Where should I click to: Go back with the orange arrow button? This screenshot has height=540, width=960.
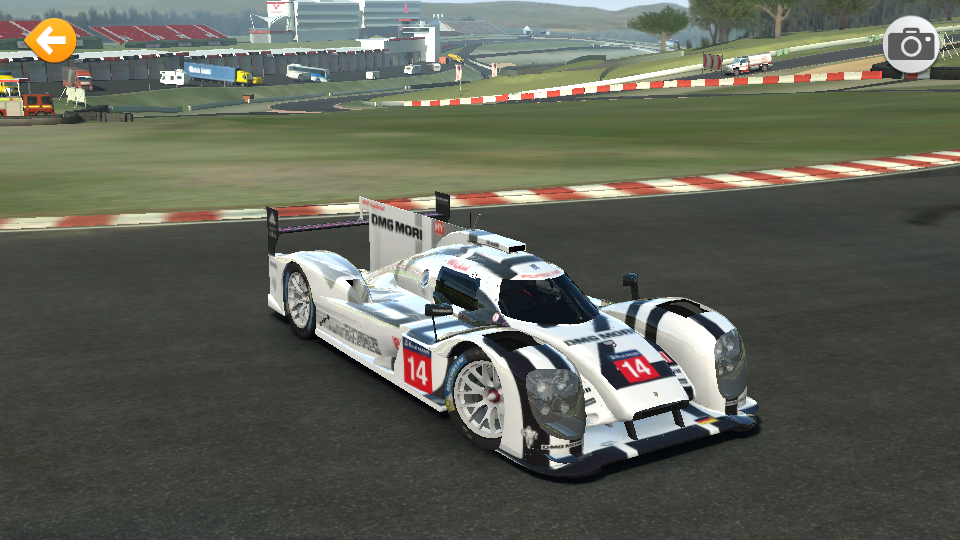pos(50,41)
